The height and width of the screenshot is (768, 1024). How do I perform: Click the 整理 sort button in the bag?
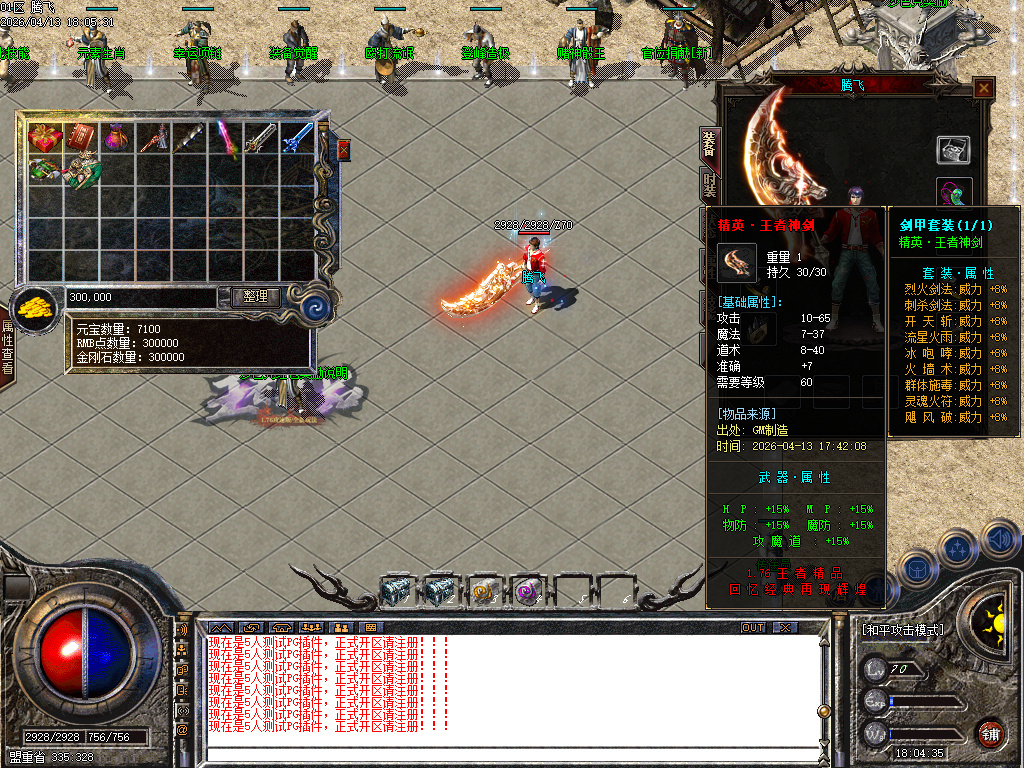pyautogui.click(x=256, y=297)
